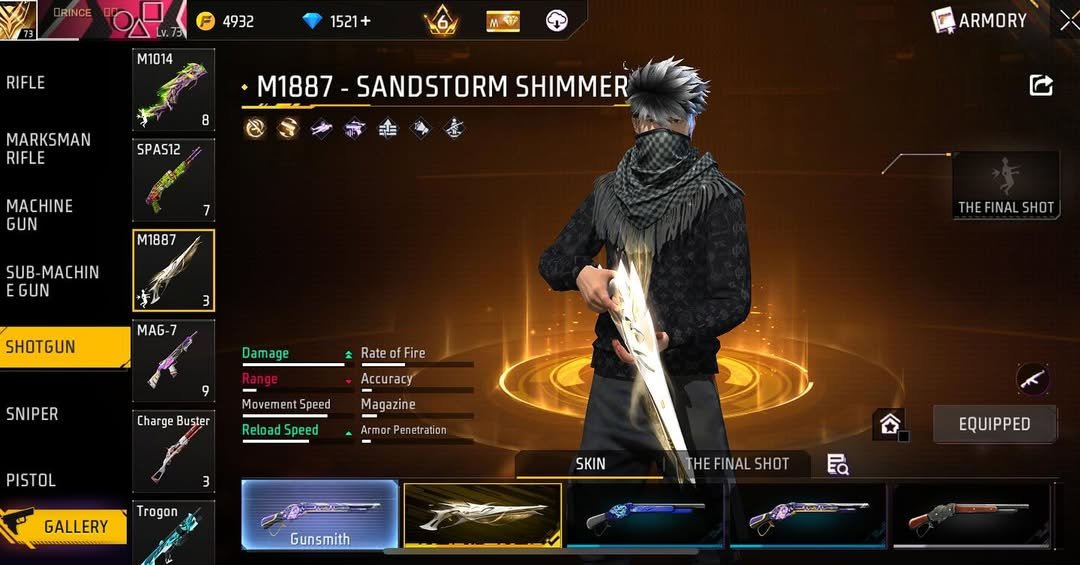Switch to The Final Shot tab

point(737,464)
